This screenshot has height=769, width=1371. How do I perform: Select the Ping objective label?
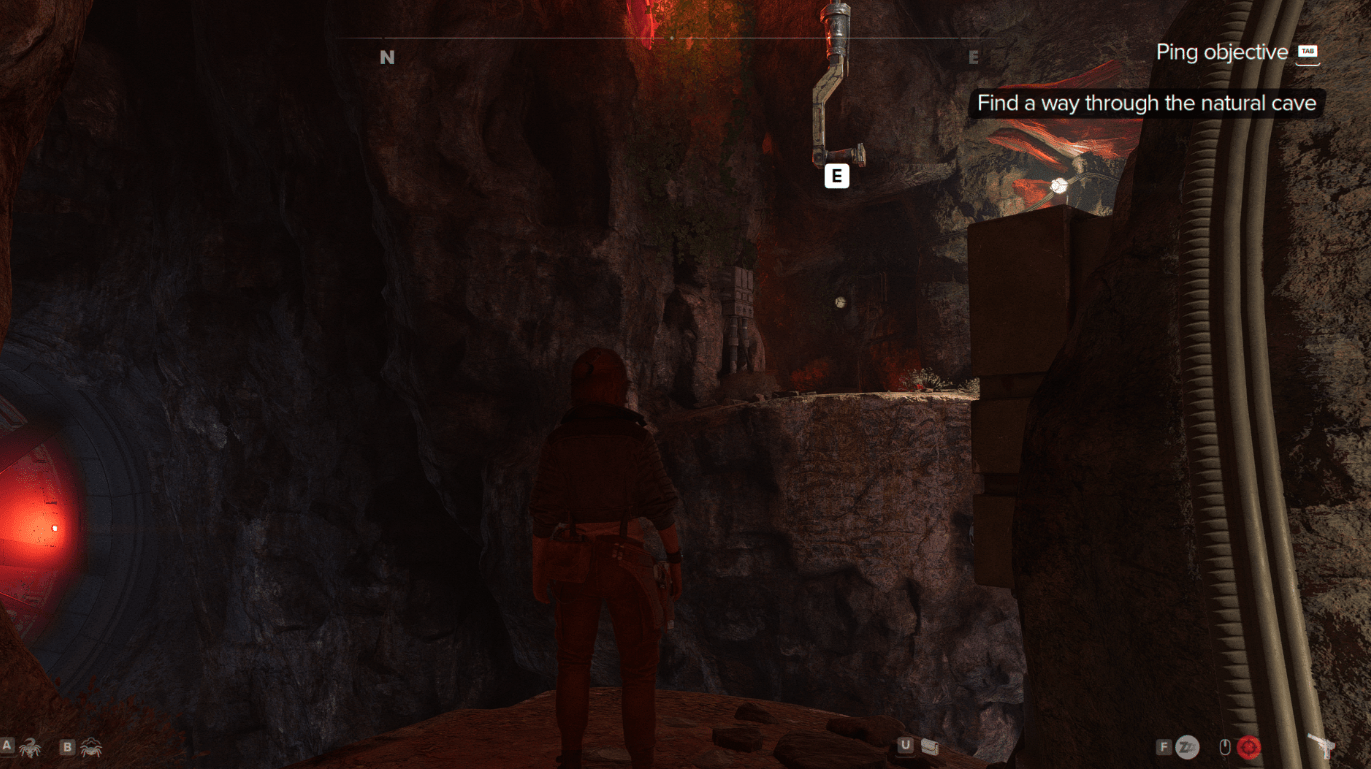coord(1221,52)
